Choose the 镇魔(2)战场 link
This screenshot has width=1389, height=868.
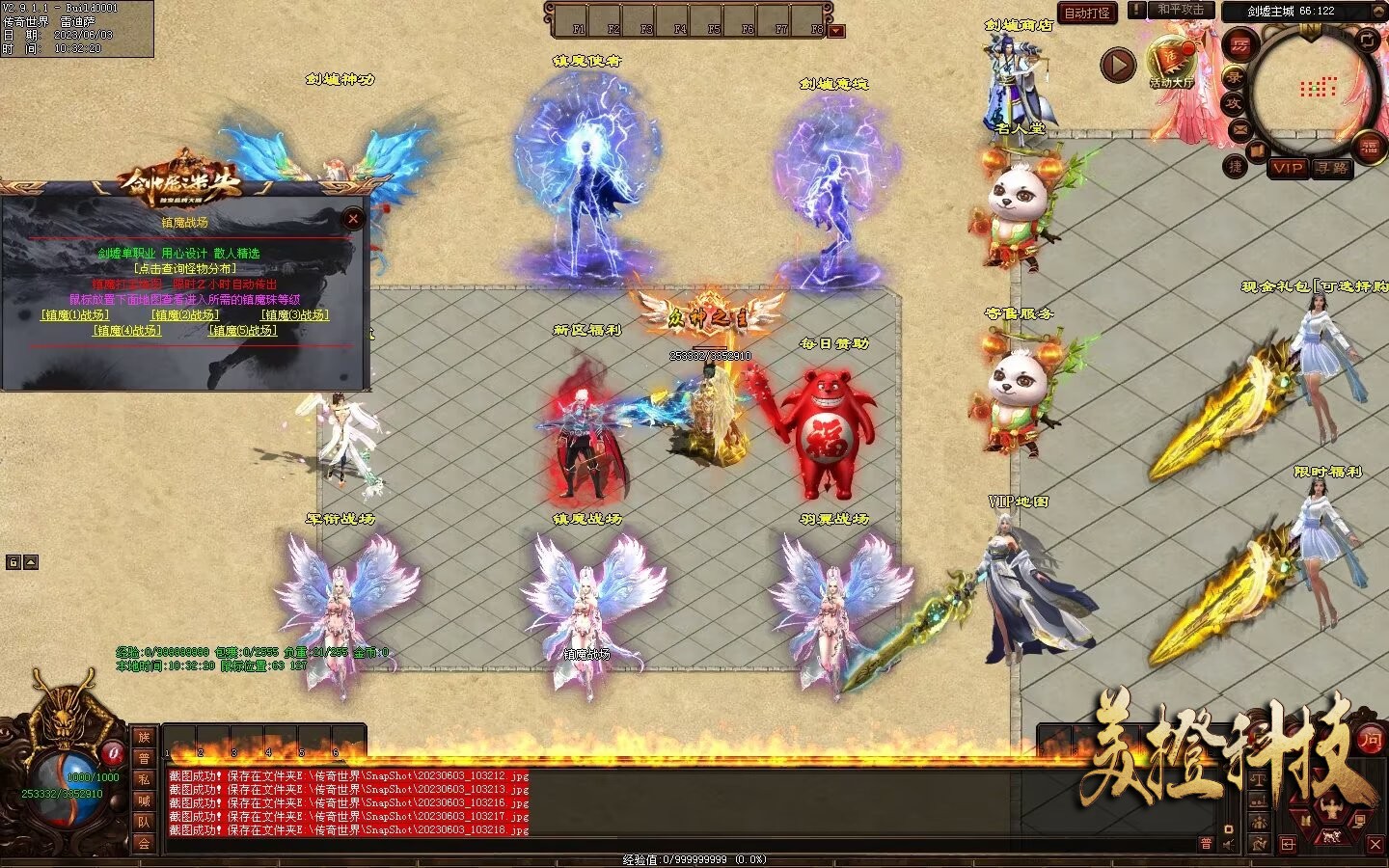(x=185, y=315)
